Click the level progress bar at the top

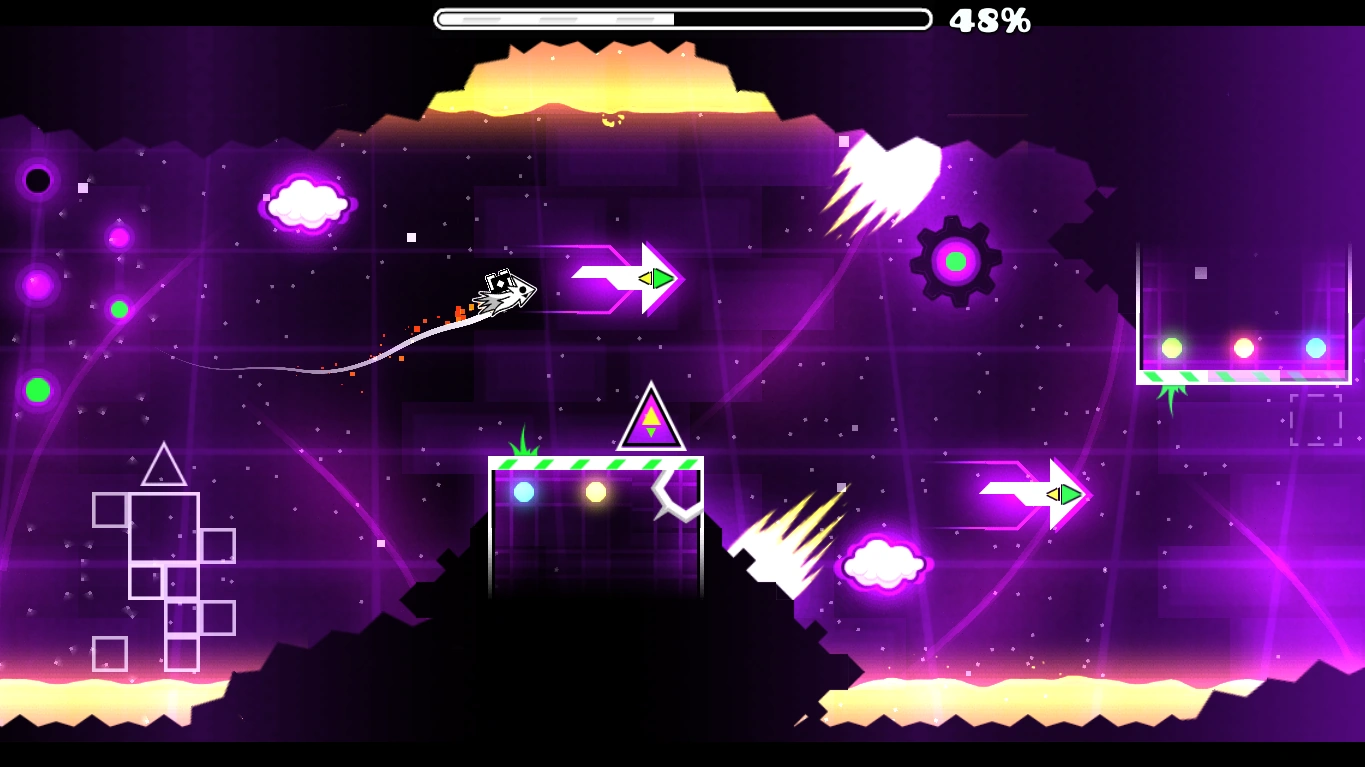[683, 16]
